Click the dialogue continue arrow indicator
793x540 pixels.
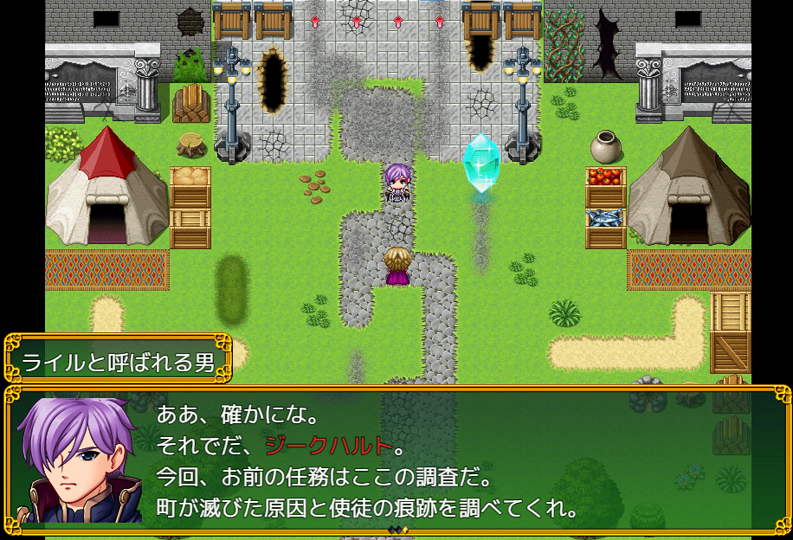(397, 529)
